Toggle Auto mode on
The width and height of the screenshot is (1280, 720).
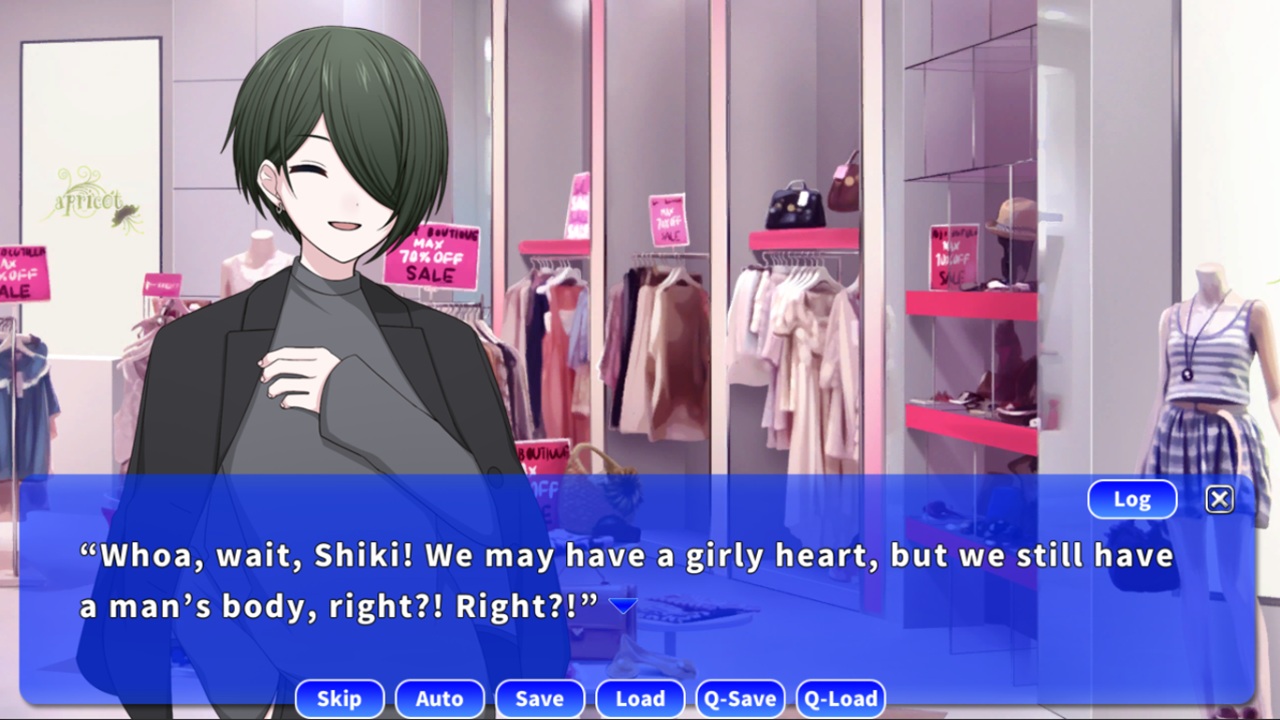click(x=439, y=698)
